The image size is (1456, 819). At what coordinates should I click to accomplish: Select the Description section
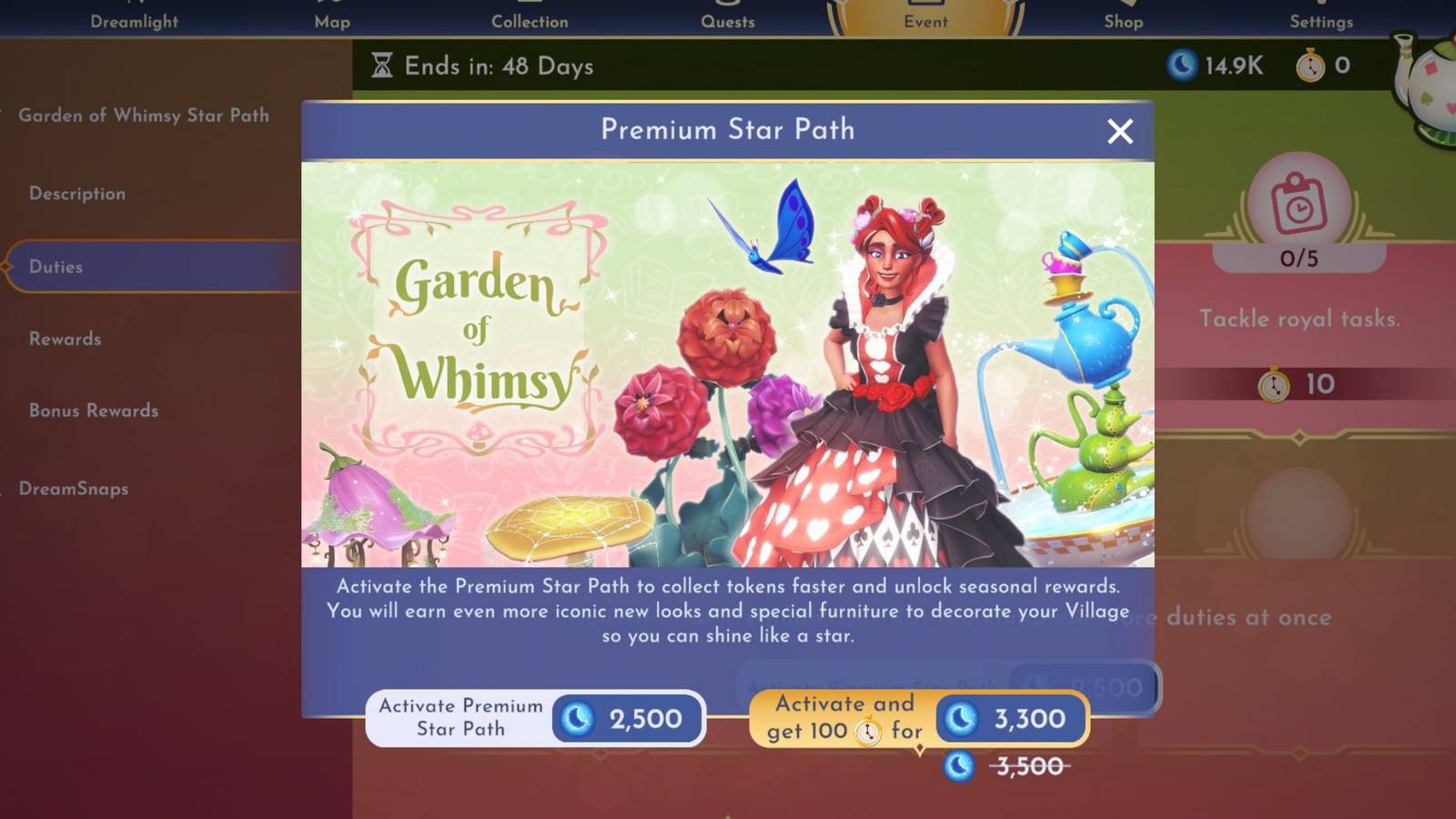pos(76,194)
